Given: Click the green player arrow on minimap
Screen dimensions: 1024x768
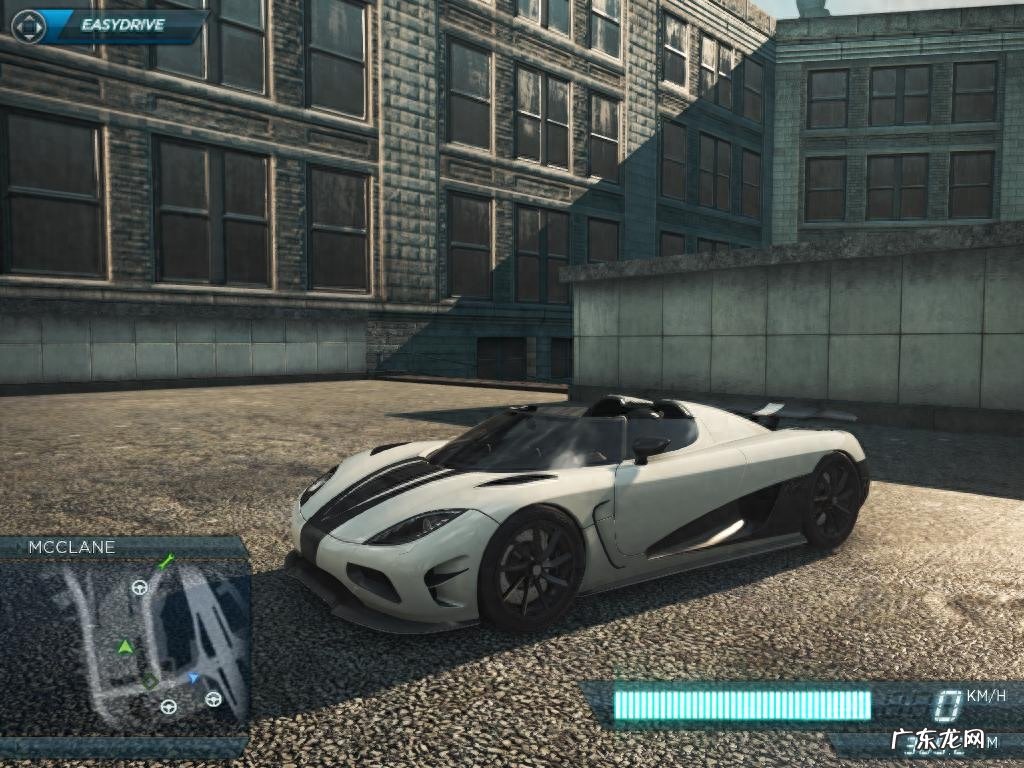Looking at the screenshot, I should [125, 647].
